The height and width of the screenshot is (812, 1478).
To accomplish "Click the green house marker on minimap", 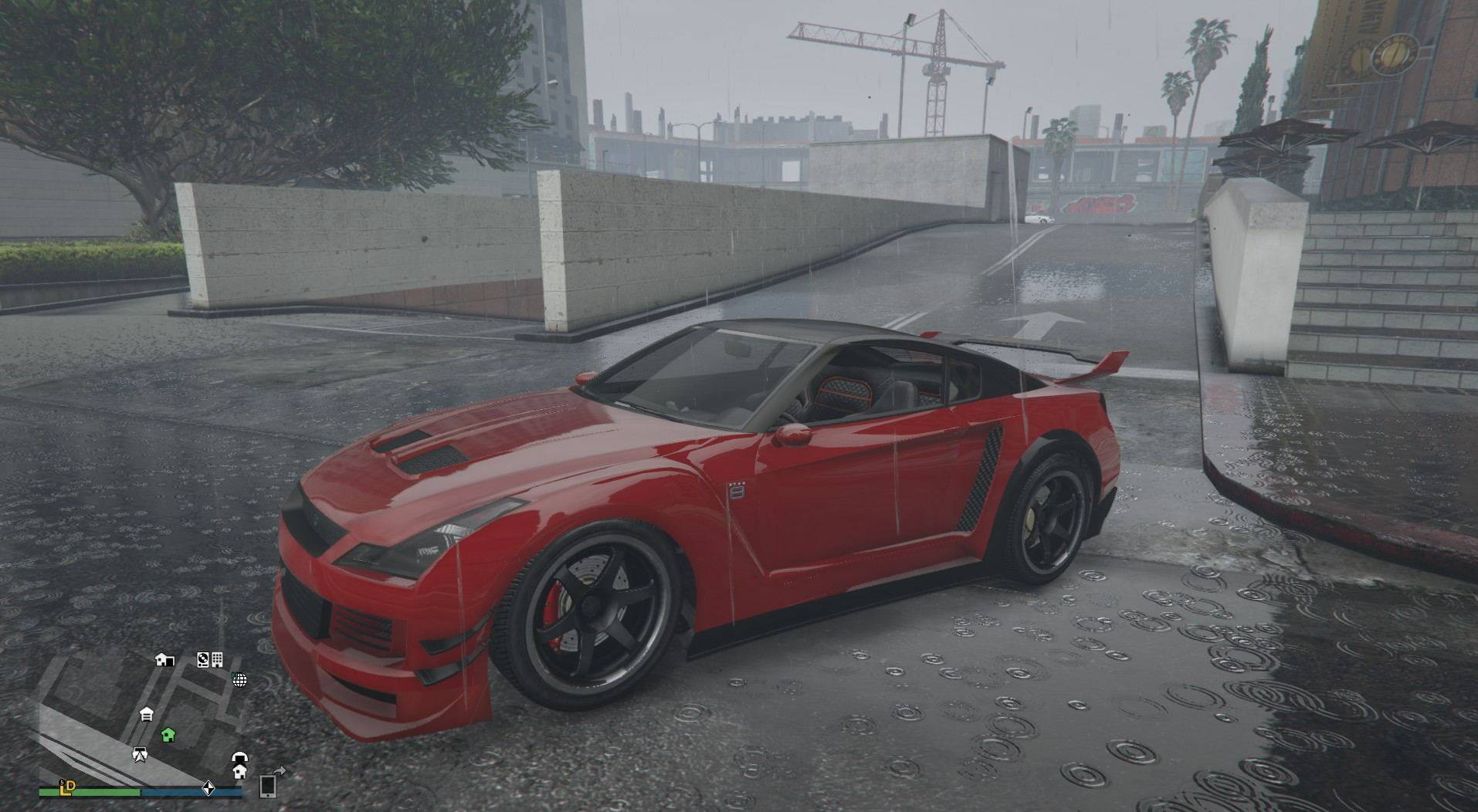I will click(168, 734).
